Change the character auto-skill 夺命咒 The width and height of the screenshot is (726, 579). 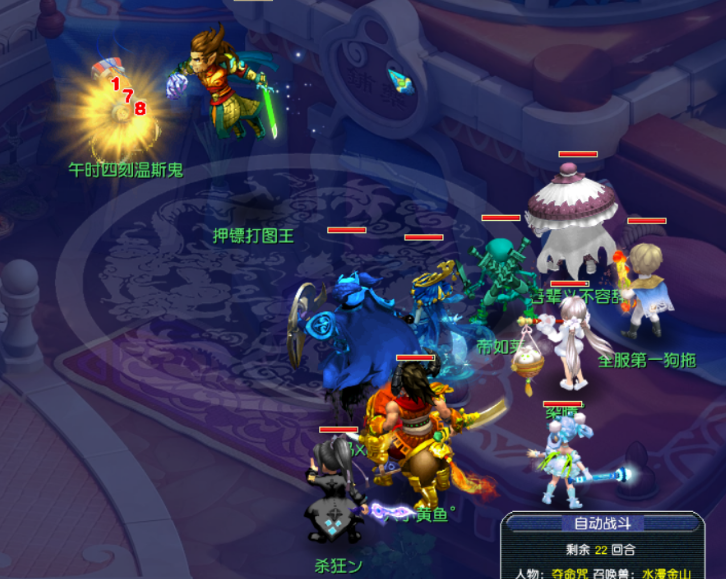coord(571,573)
